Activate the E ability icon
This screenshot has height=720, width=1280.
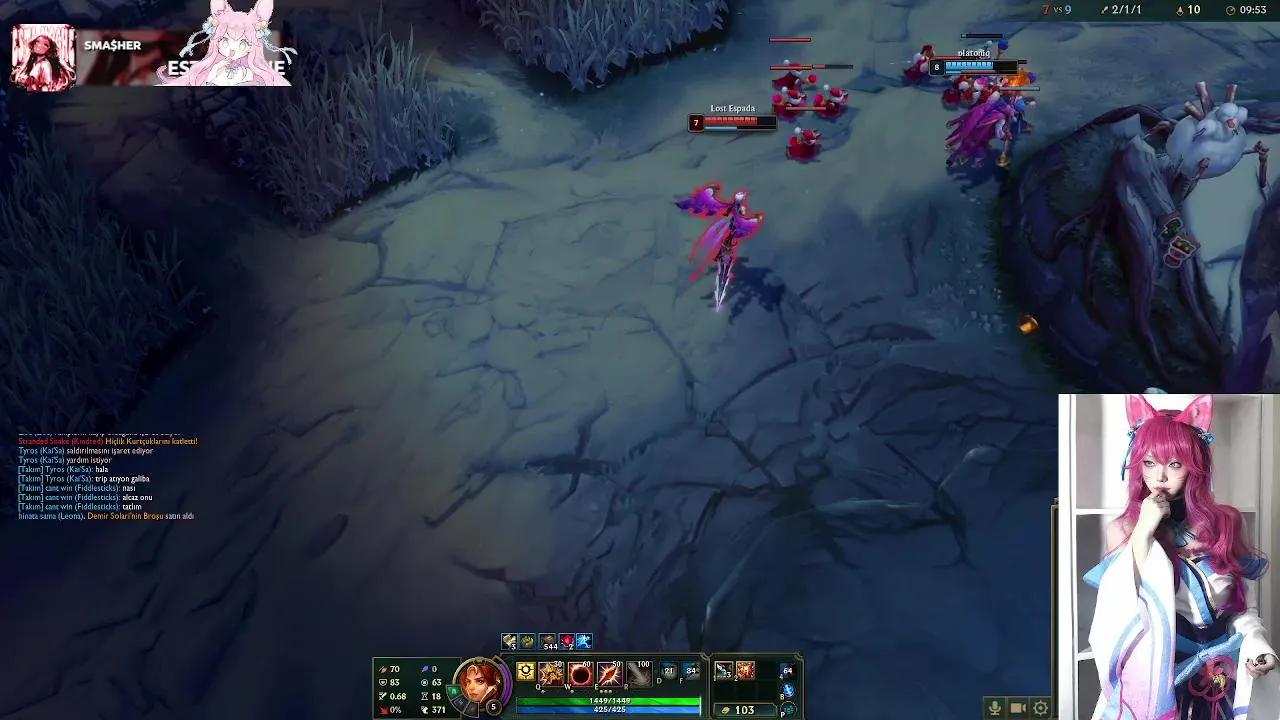coord(608,674)
